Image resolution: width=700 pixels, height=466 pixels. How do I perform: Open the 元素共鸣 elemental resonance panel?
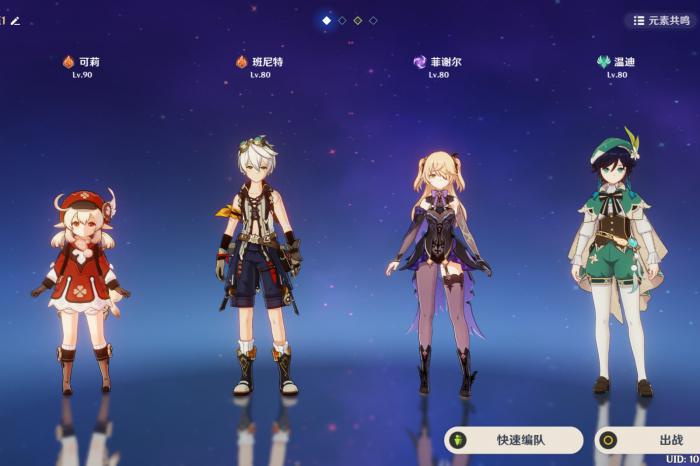click(662, 20)
